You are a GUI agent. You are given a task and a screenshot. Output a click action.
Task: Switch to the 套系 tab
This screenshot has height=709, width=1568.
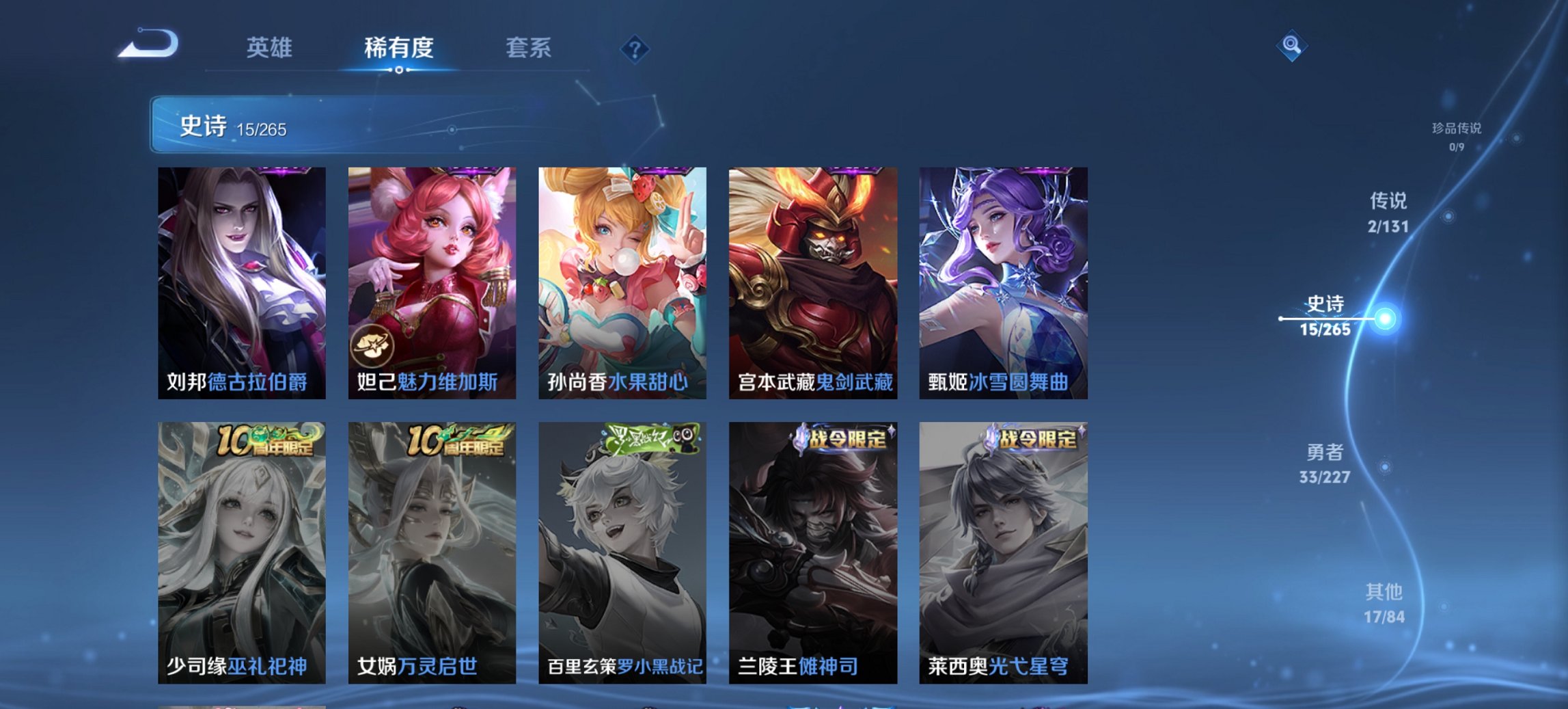coord(527,48)
